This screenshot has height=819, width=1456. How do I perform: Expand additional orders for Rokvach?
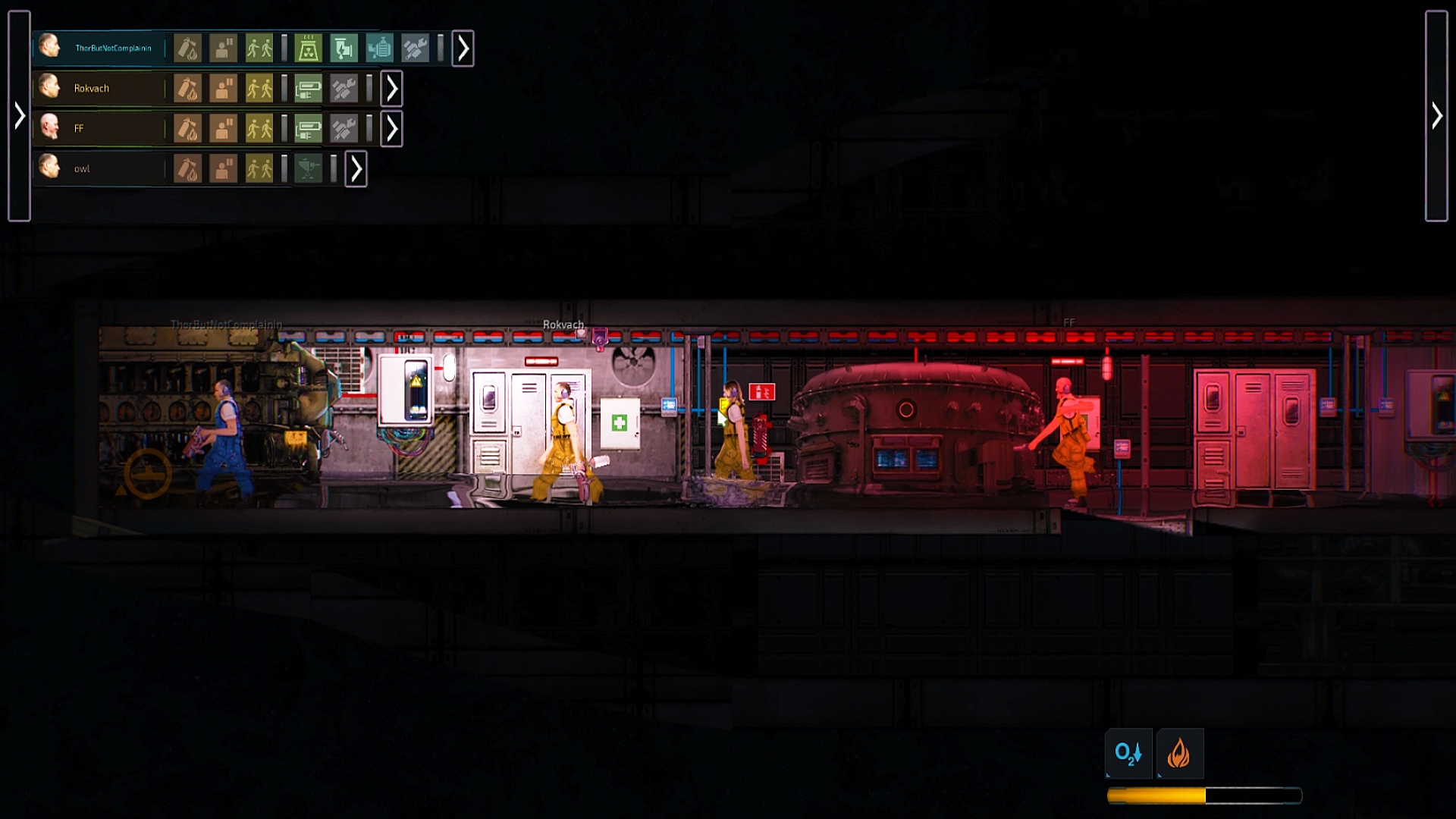391,88
